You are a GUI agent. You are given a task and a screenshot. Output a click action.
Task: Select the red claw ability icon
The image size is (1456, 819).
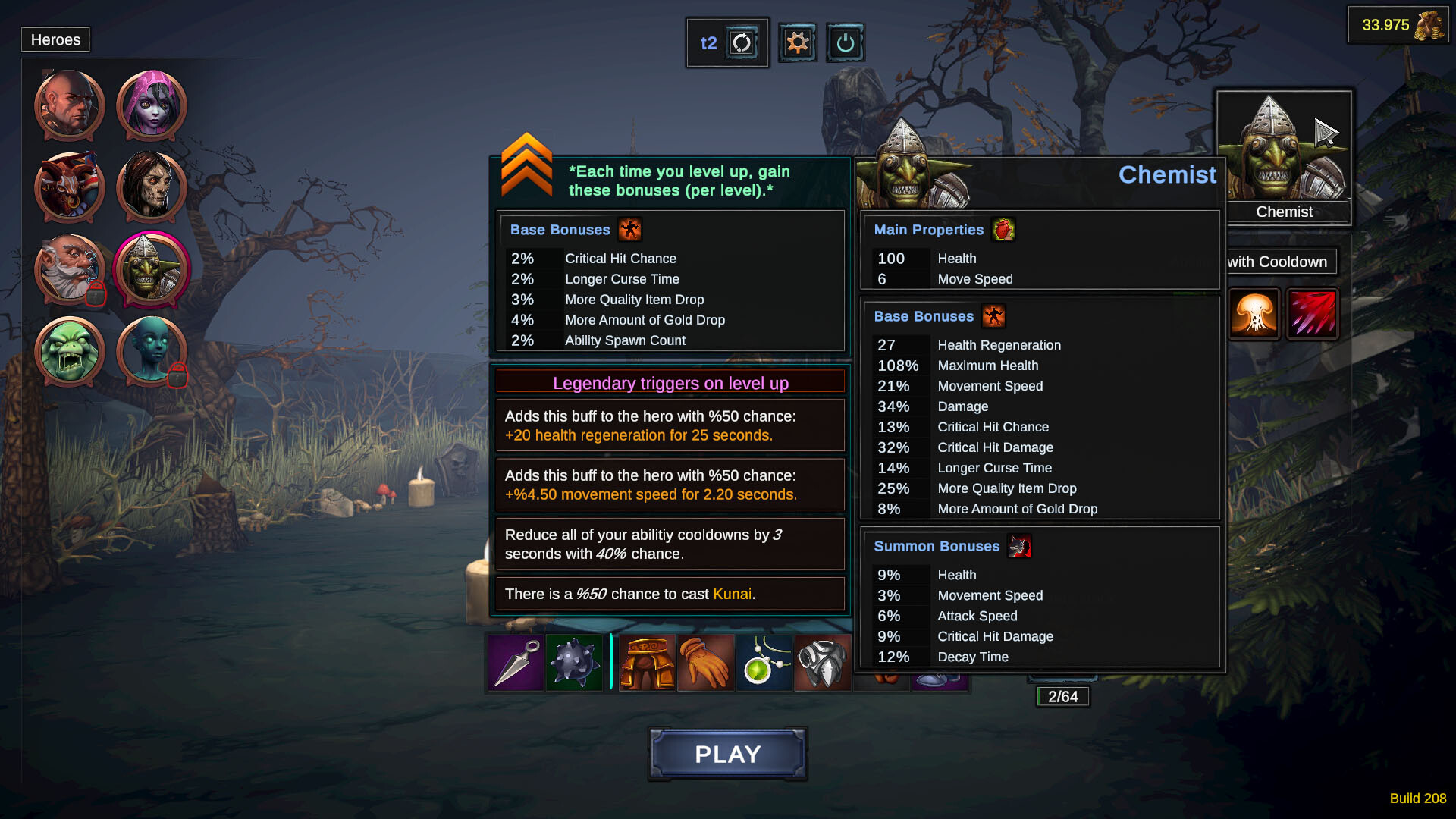pos(1313,313)
